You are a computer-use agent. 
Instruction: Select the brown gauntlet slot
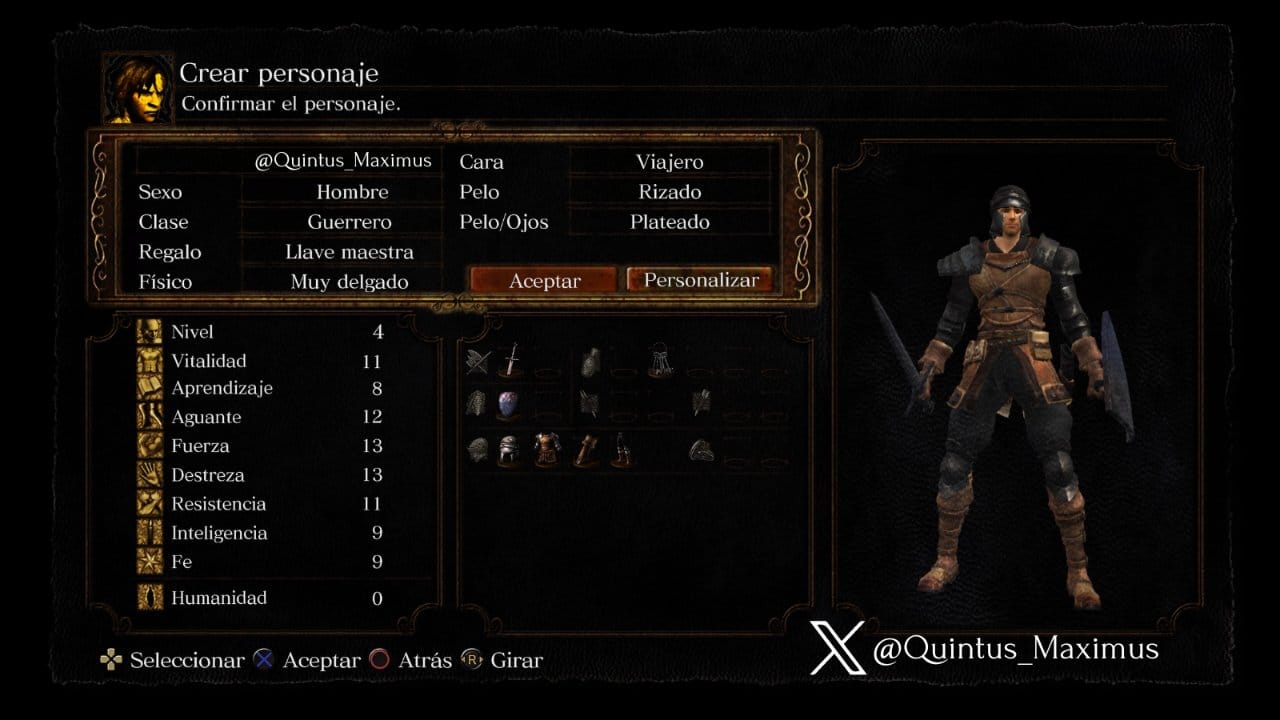click(584, 450)
